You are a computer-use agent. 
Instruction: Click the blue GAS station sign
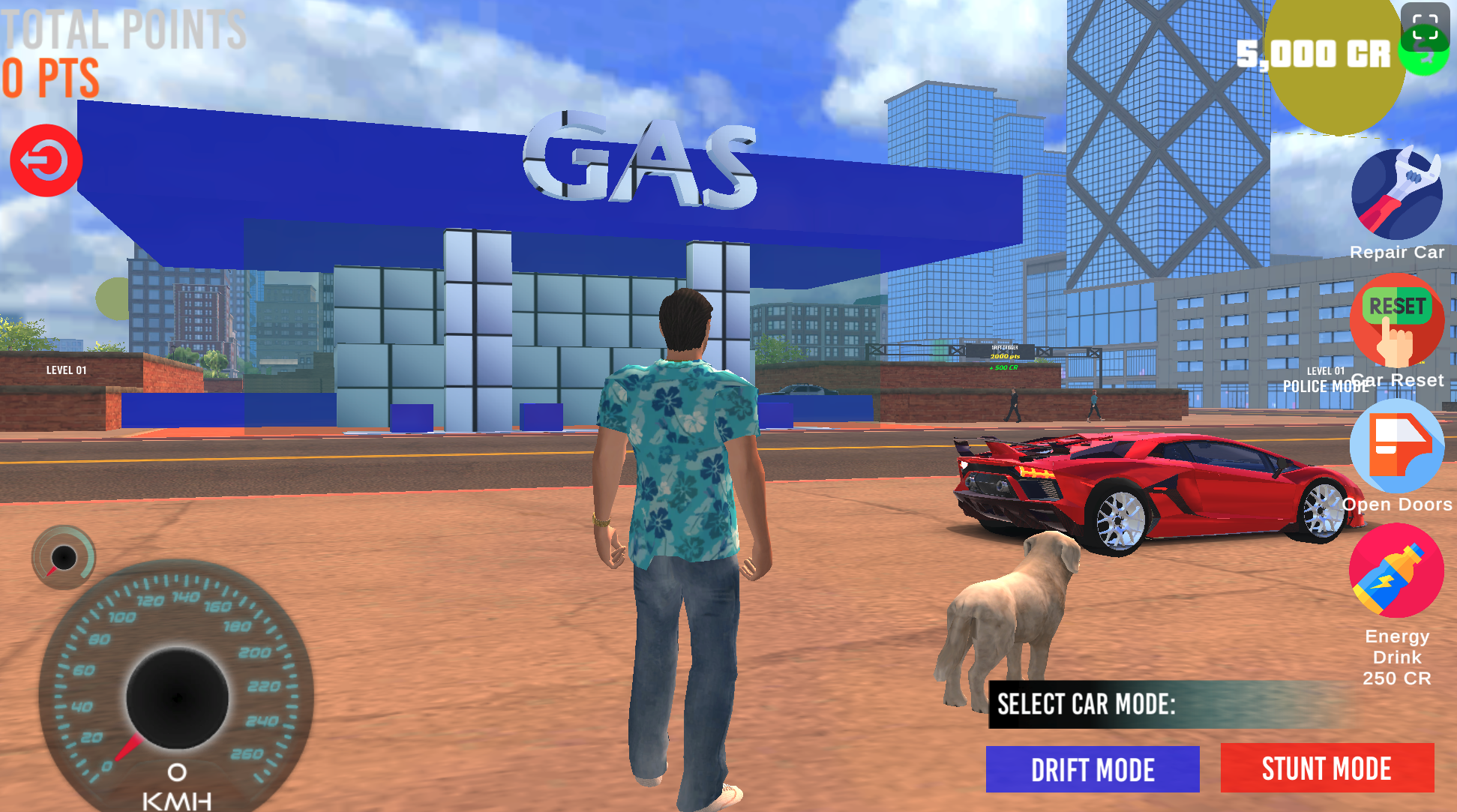641,161
